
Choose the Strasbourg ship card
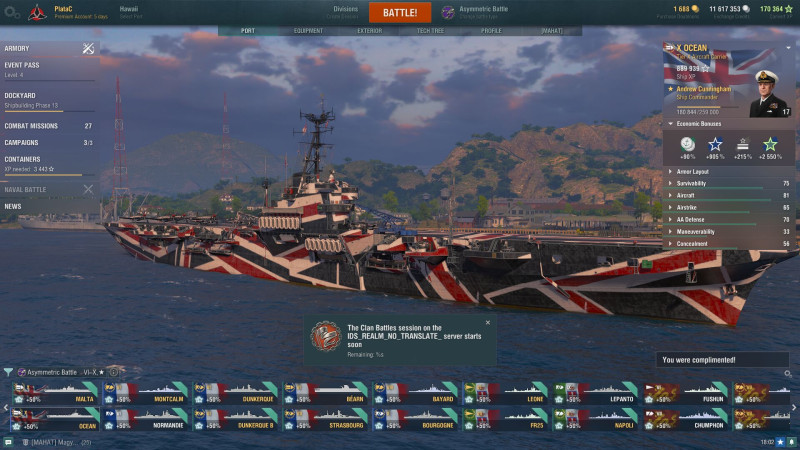(327, 418)
